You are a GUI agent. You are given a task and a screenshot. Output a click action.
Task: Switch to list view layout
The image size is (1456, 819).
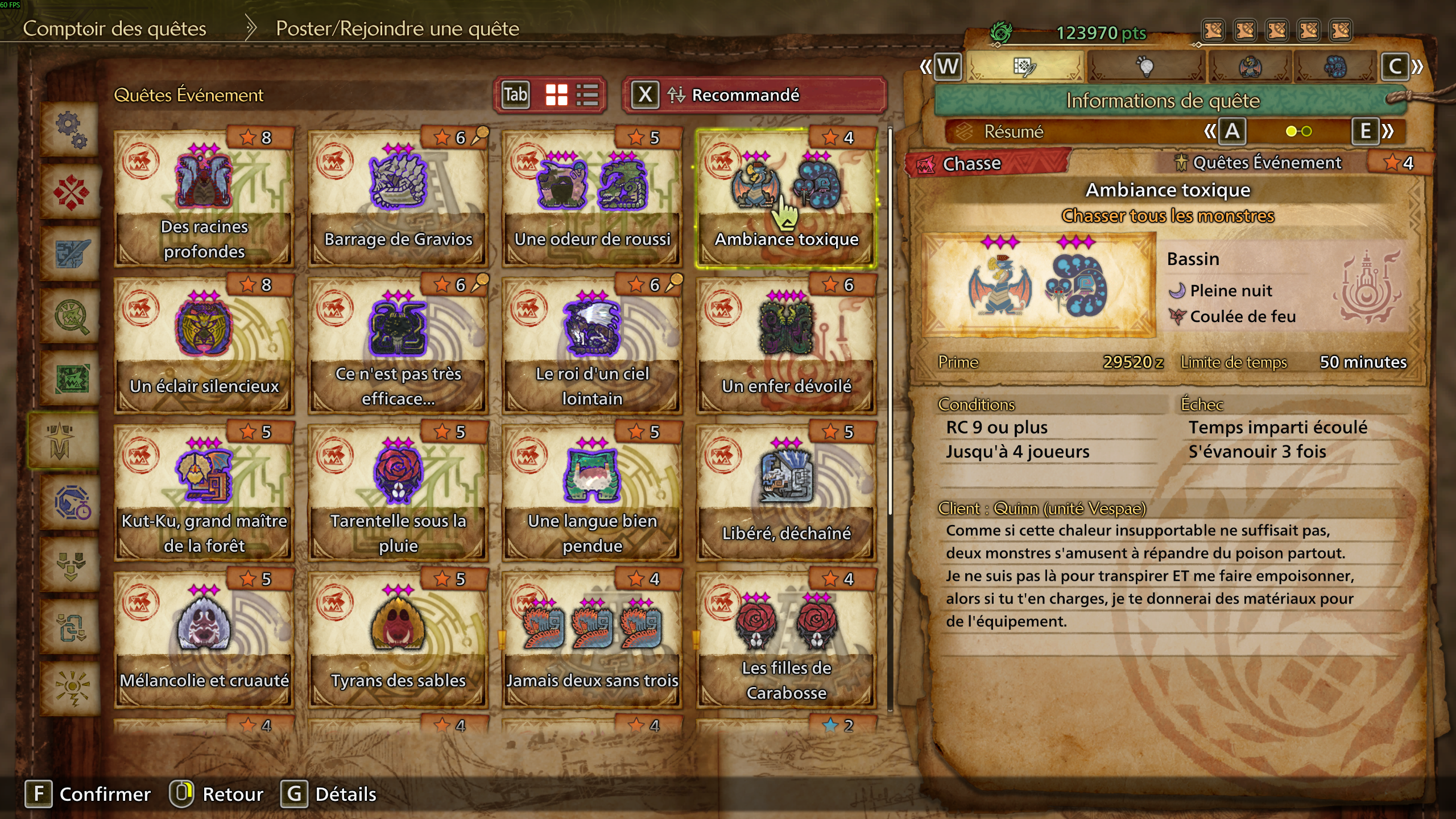tap(587, 95)
